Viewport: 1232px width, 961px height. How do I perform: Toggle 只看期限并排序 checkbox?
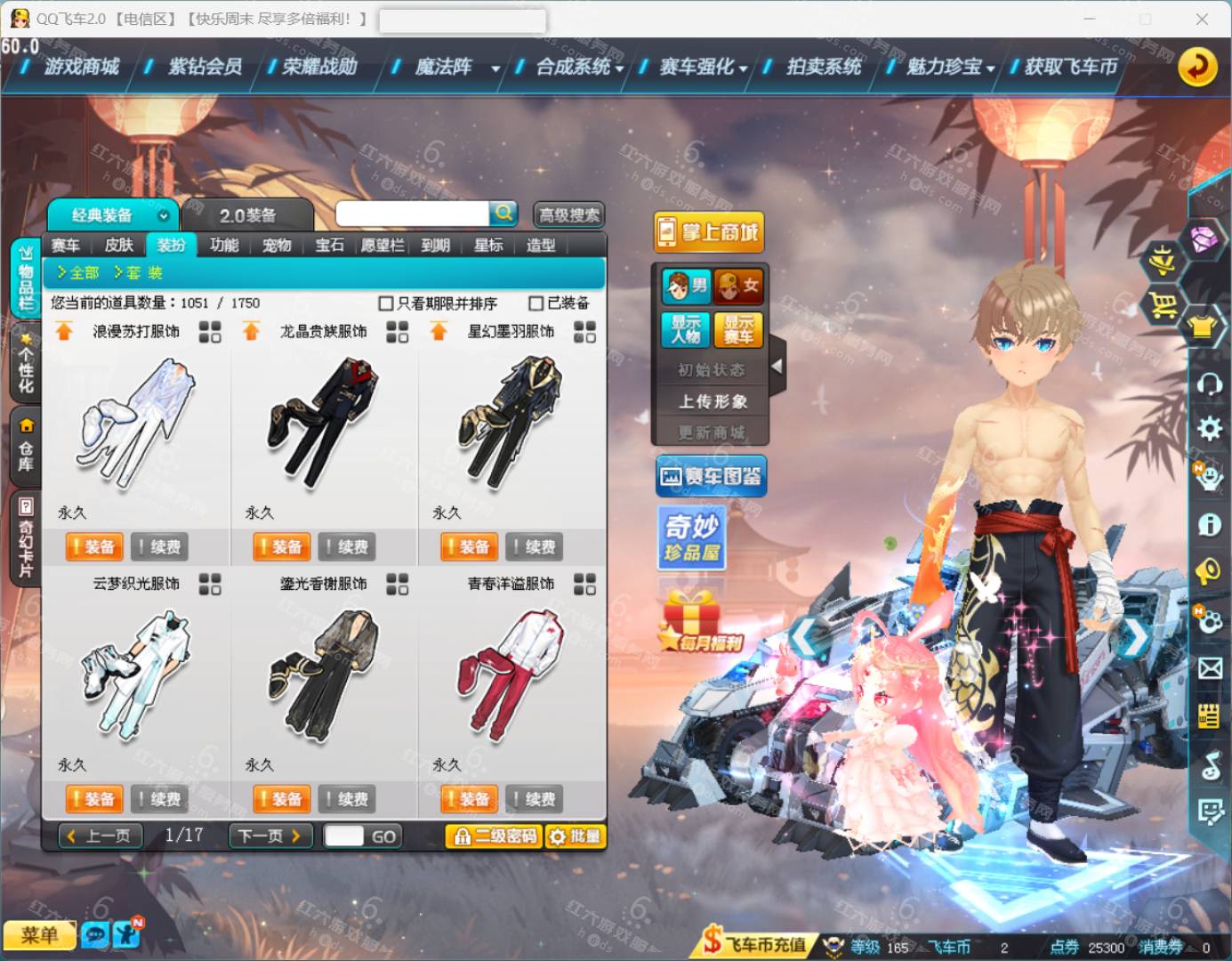pos(386,303)
